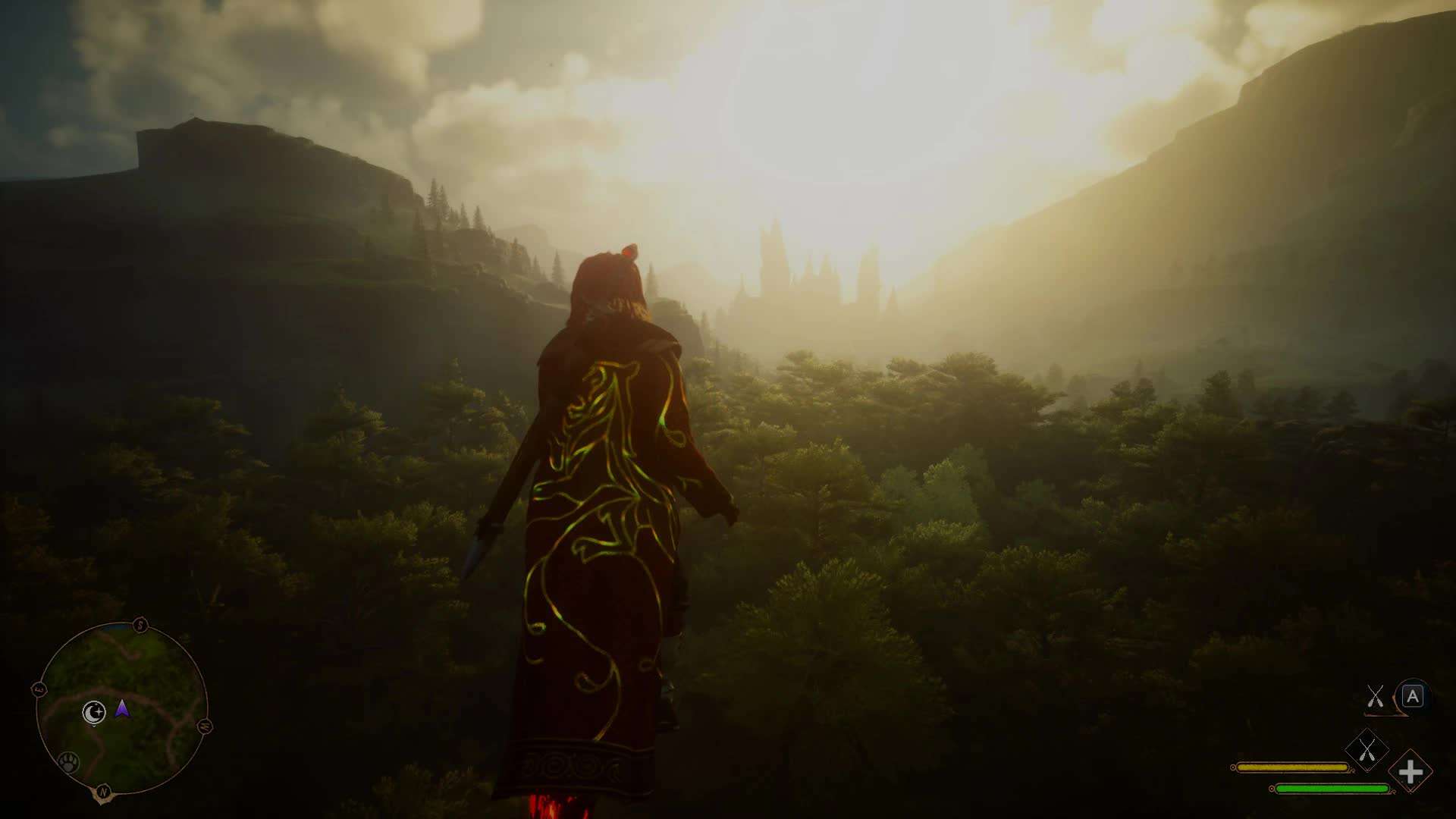Viewport: 1456px width, 819px height.
Task: Click the paw print marker on minimap
Action: 68,761
